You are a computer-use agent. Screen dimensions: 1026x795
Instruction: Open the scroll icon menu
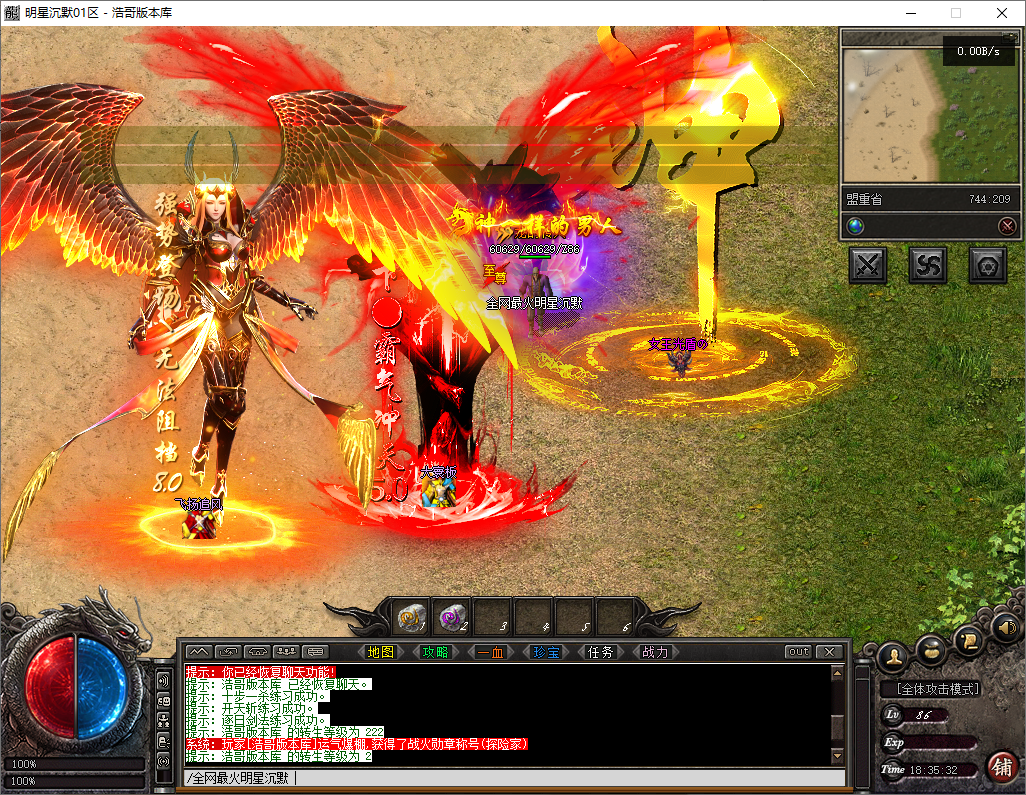point(969,638)
